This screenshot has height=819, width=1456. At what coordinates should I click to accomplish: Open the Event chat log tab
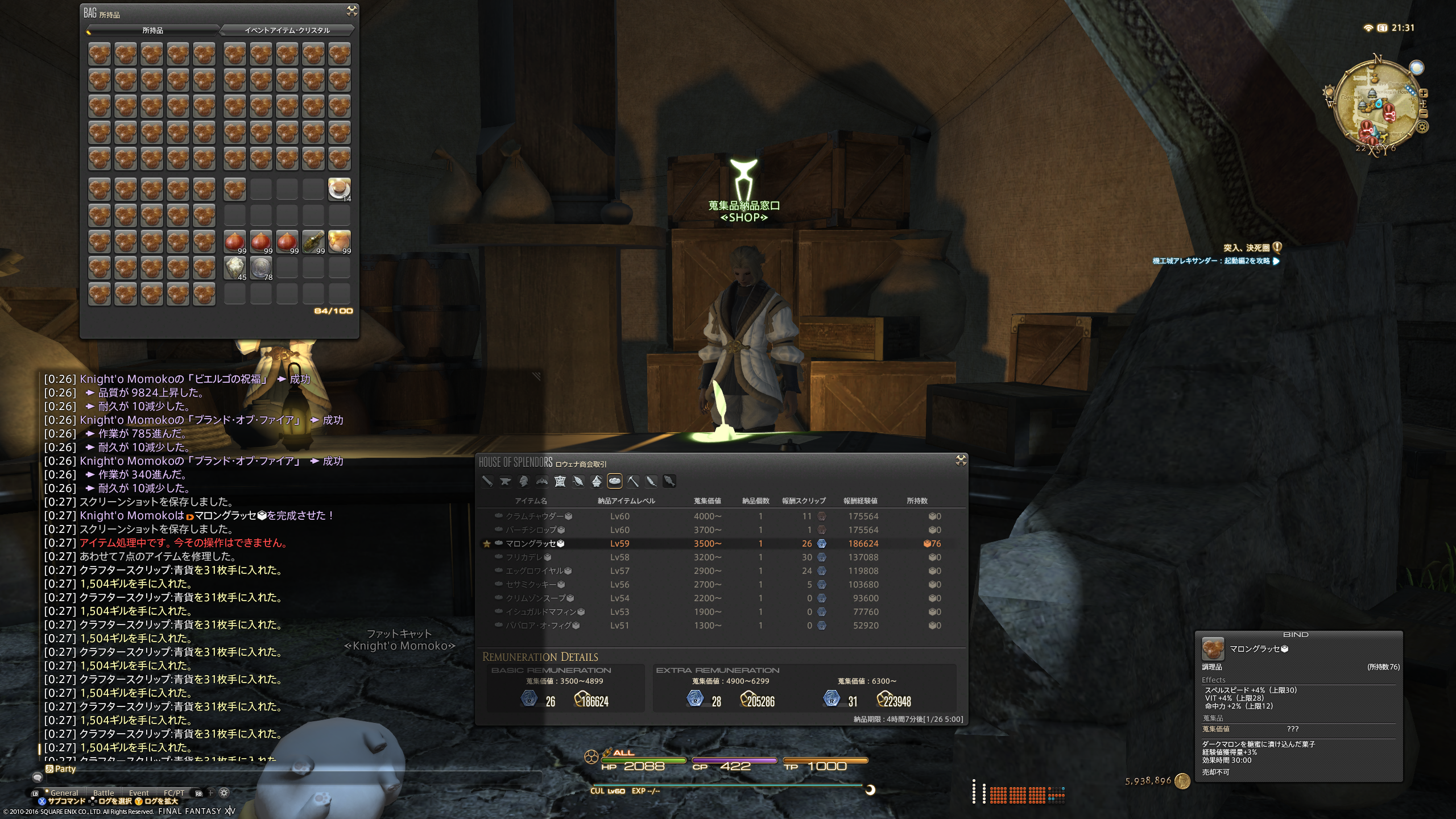139,793
